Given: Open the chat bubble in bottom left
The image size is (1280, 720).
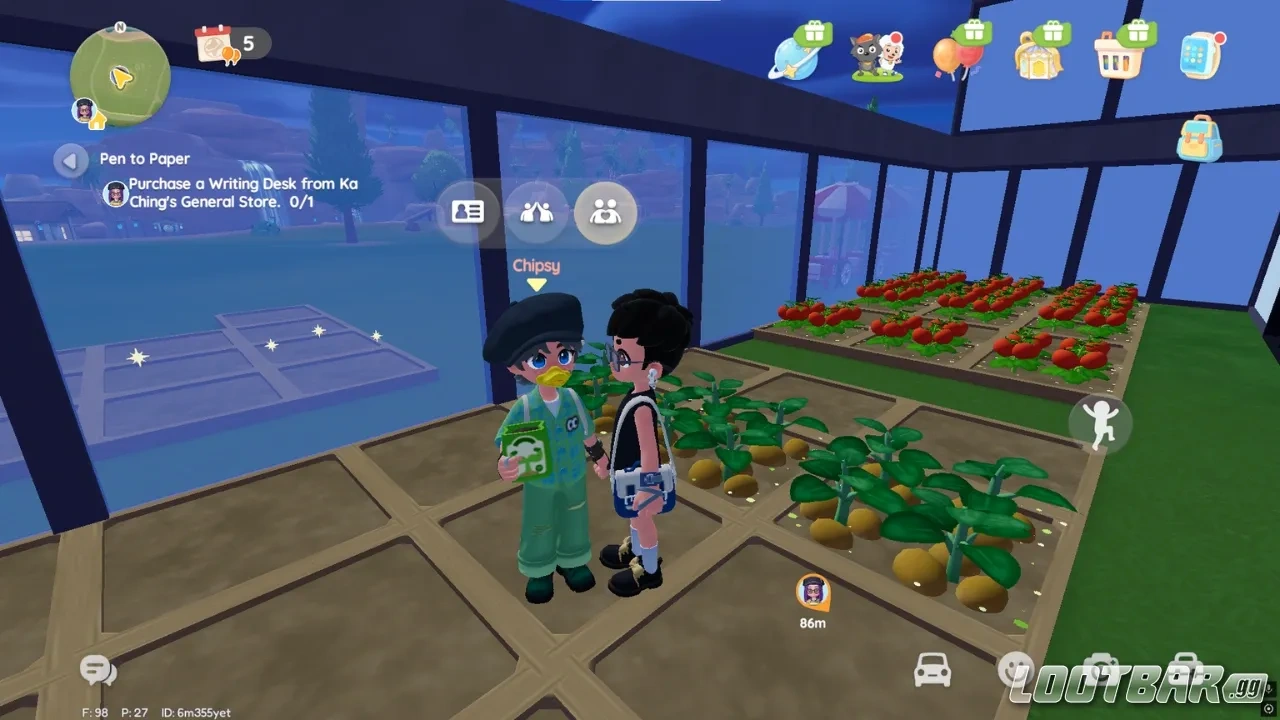Looking at the screenshot, I should click(x=95, y=670).
